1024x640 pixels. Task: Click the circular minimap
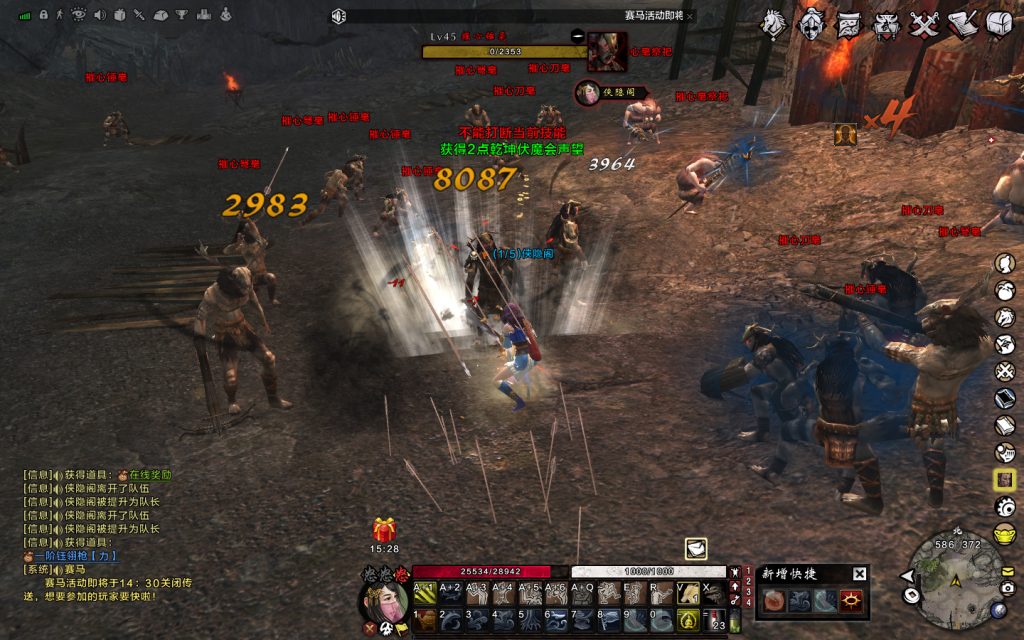coord(955,578)
